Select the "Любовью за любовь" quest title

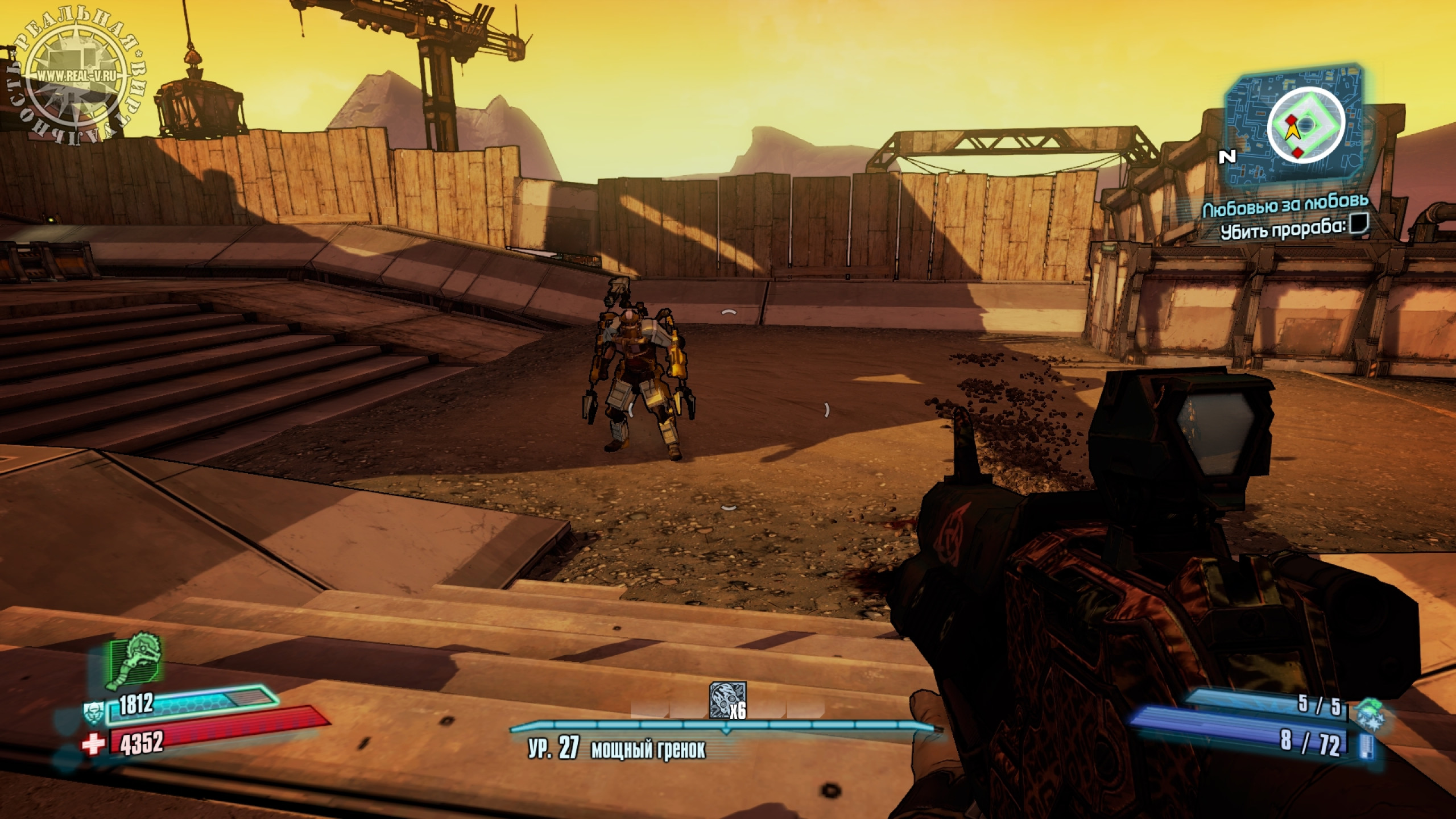(1284, 209)
